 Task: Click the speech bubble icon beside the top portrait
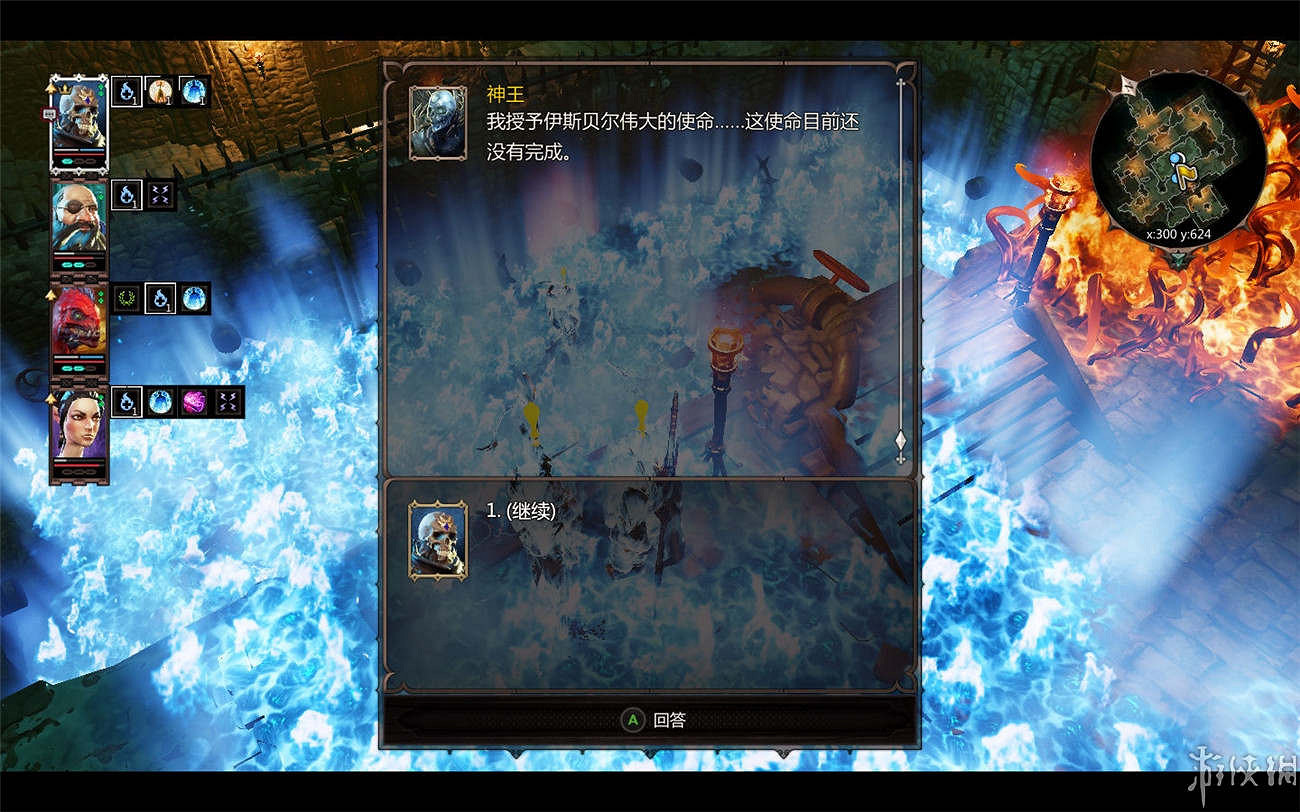46,114
